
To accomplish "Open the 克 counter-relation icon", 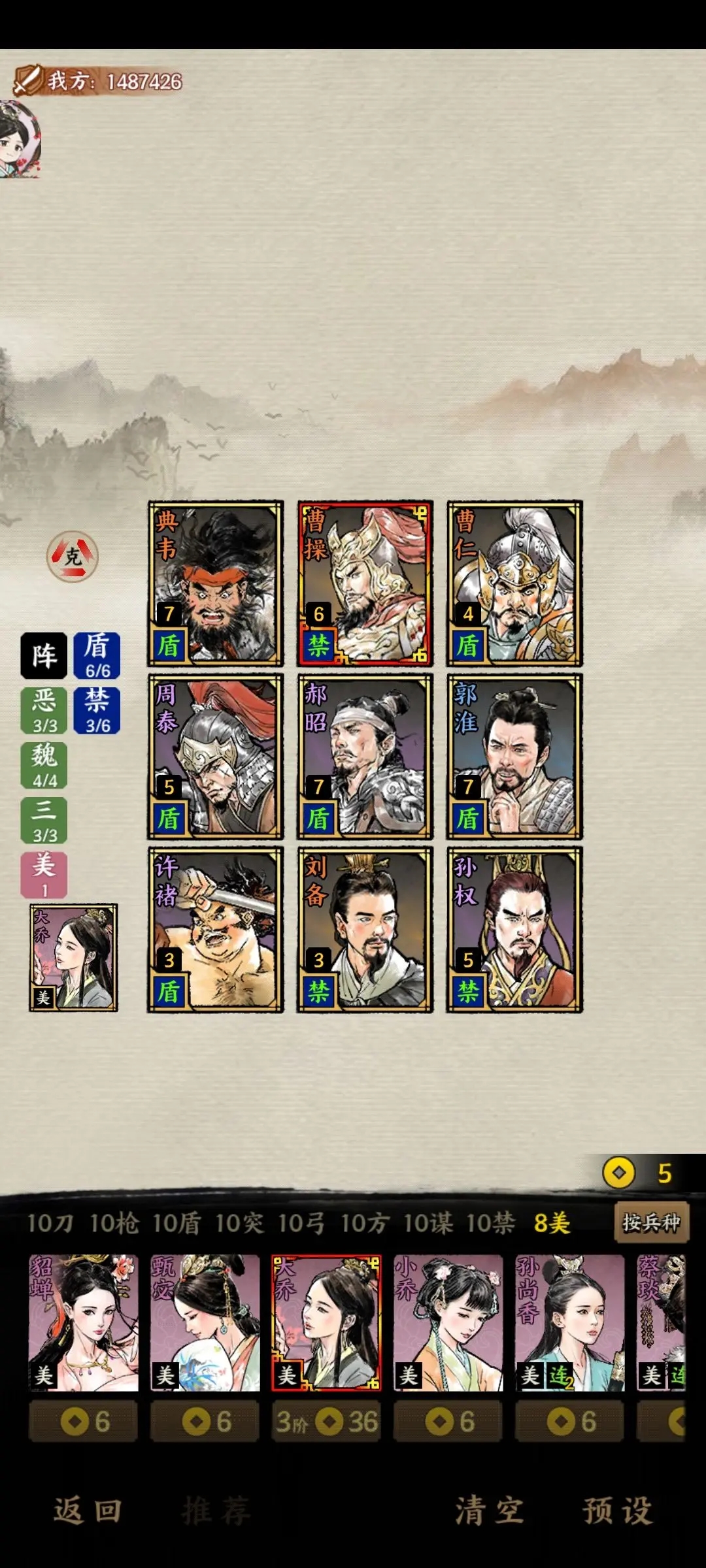I will click(73, 556).
